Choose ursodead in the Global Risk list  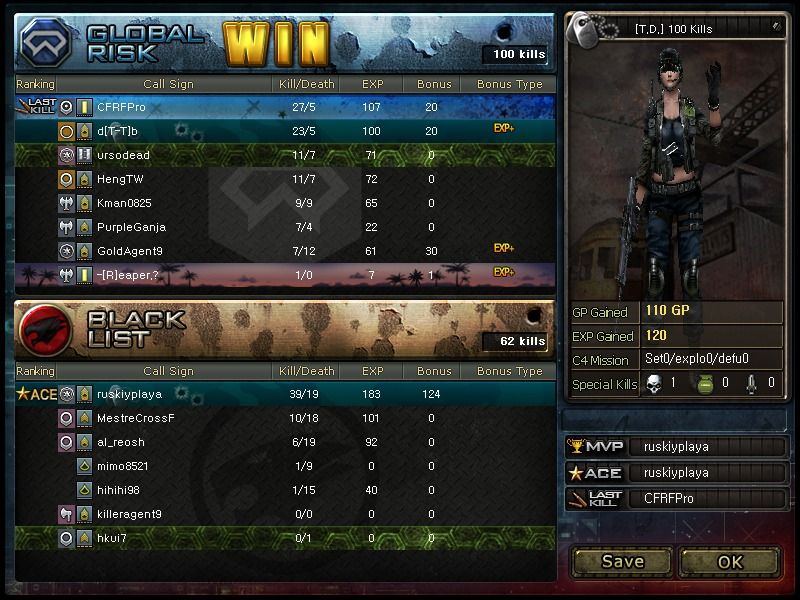(285, 155)
